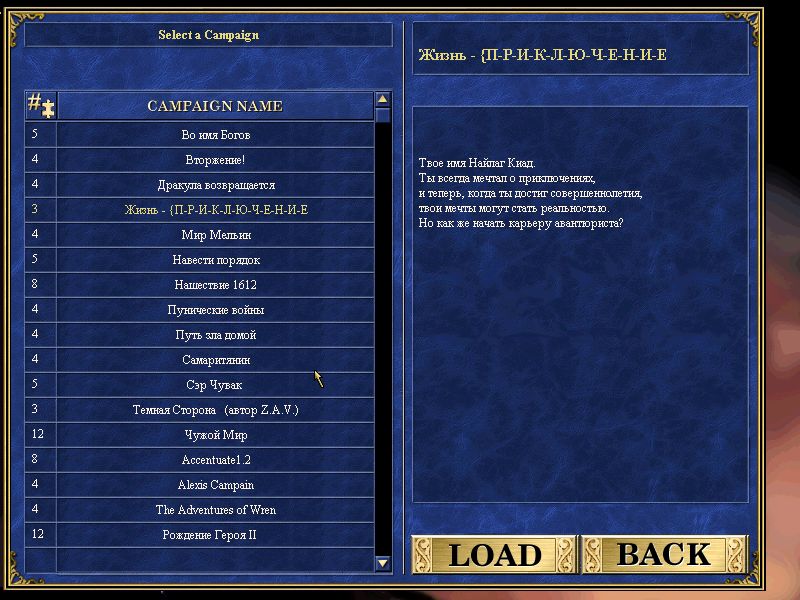Choose 'Навести порядок' from the list
Screen dimensions: 800x600
tap(215, 260)
